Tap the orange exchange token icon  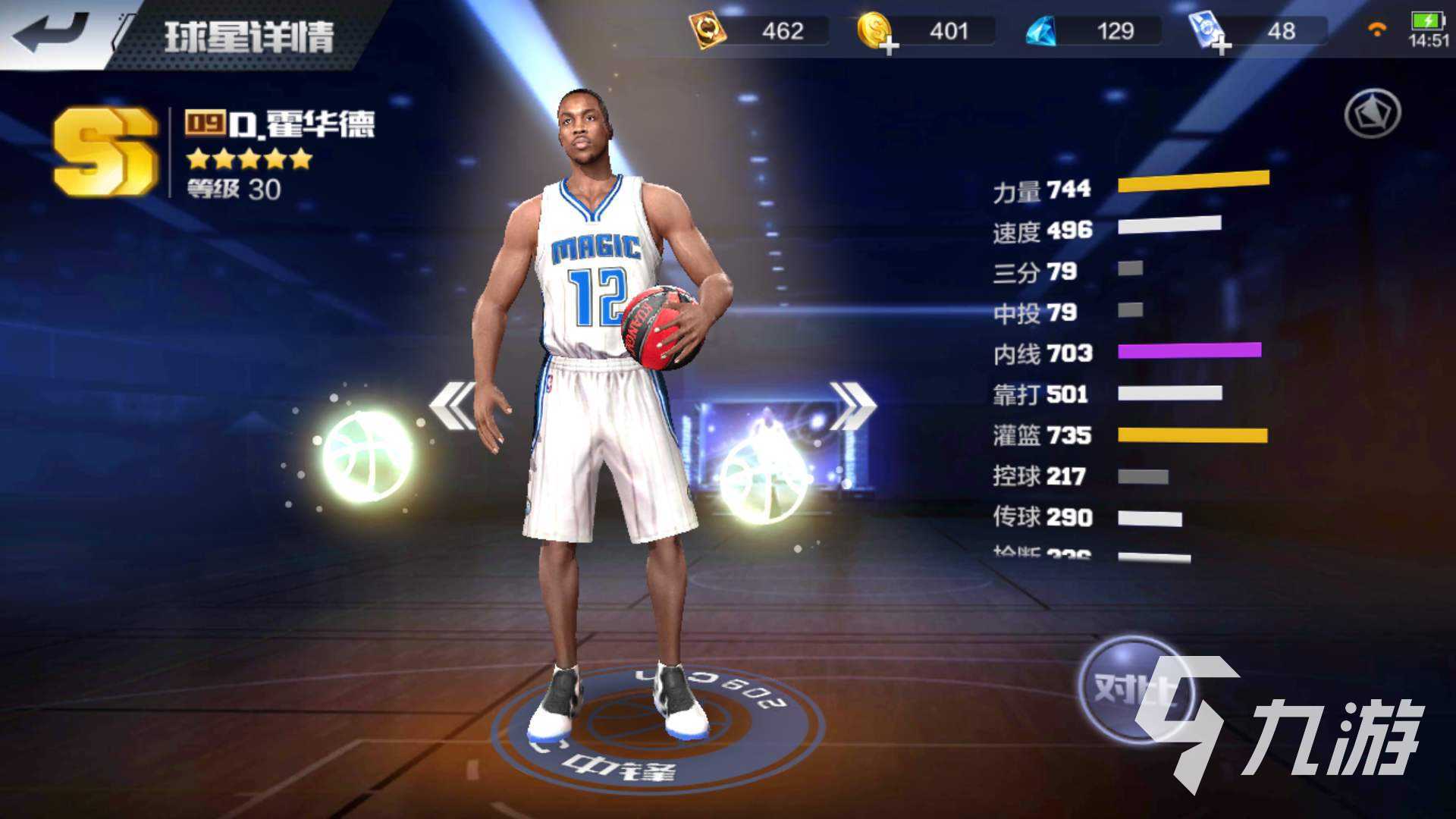coord(707,32)
